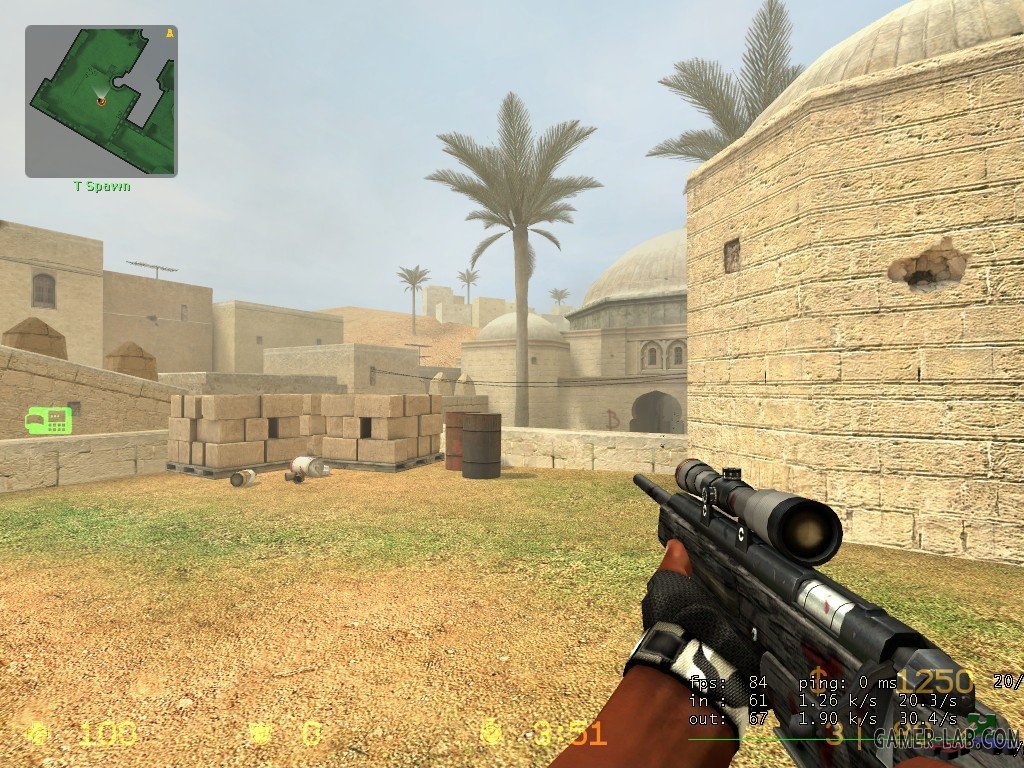
Task: Select the green buy zone icon
Action: [48, 420]
